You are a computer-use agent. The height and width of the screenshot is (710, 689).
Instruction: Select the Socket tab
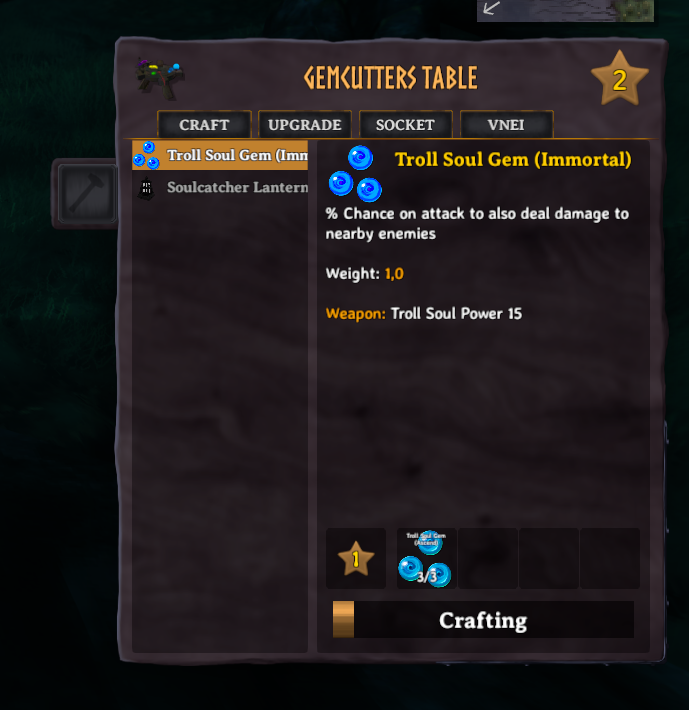[x=405, y=125]
